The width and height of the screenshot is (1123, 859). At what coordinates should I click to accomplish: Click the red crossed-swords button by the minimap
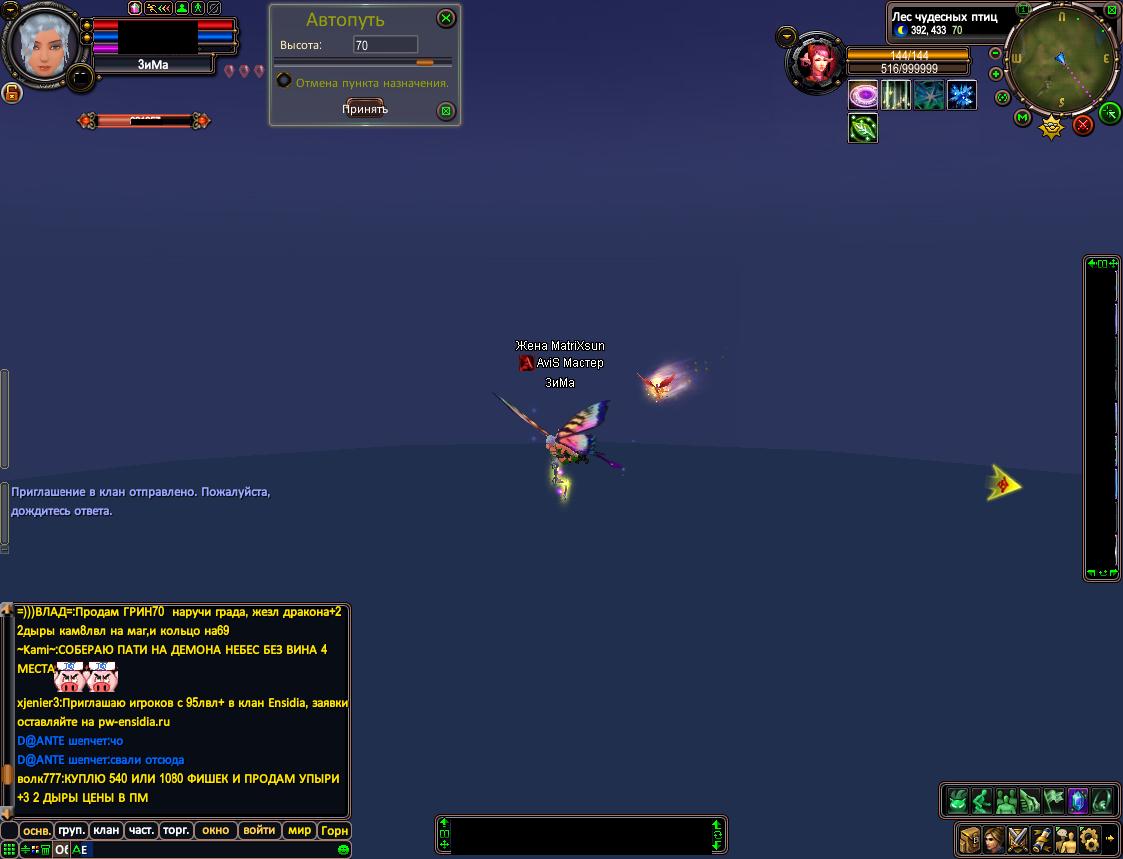coord(1083,125)
